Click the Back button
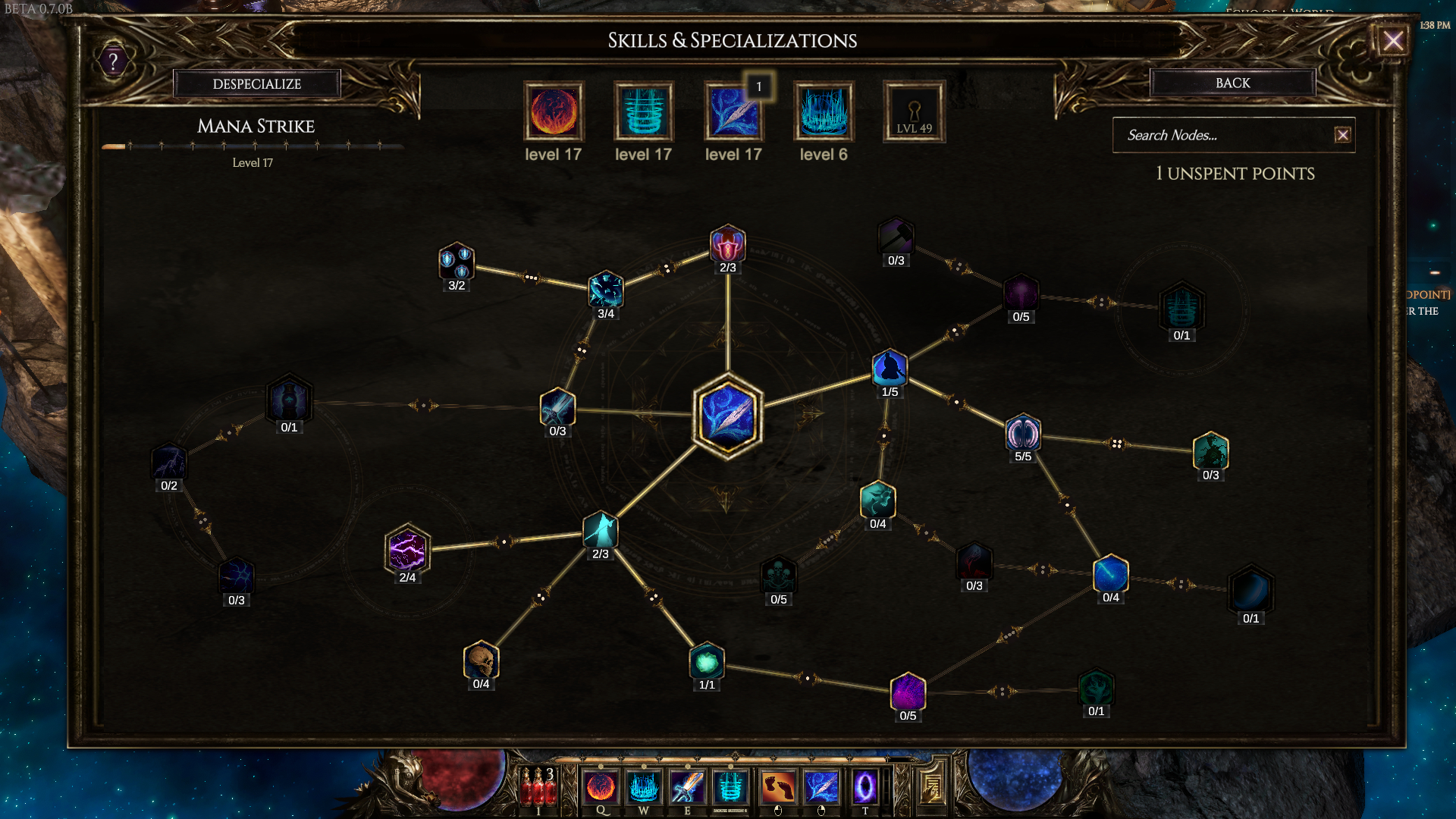1456x819 pixels. tap(1232, 83)
